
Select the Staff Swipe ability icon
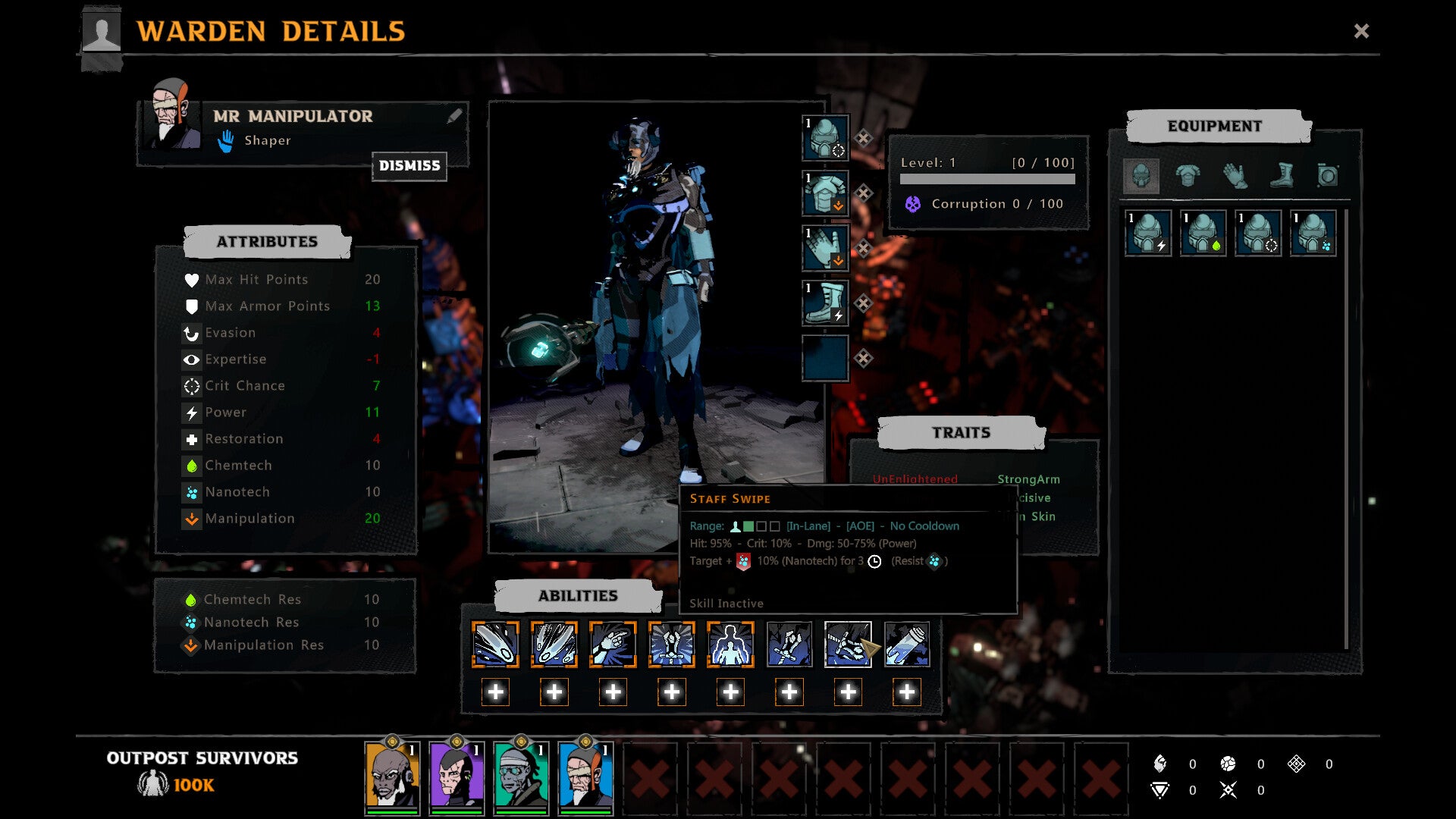(848, 645)
